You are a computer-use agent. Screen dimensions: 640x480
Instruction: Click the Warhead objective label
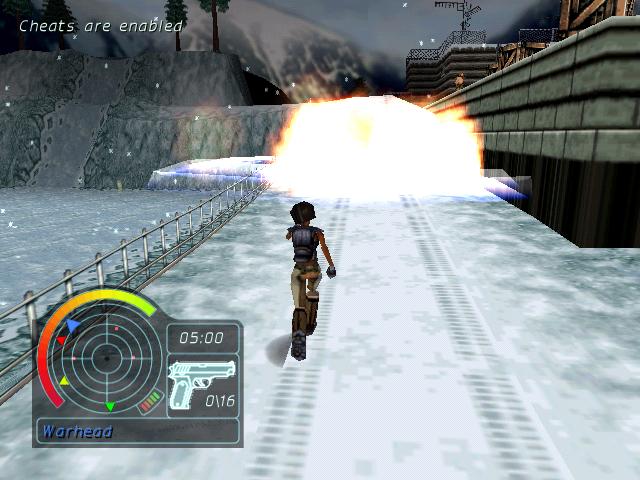(x=78, y=432)
